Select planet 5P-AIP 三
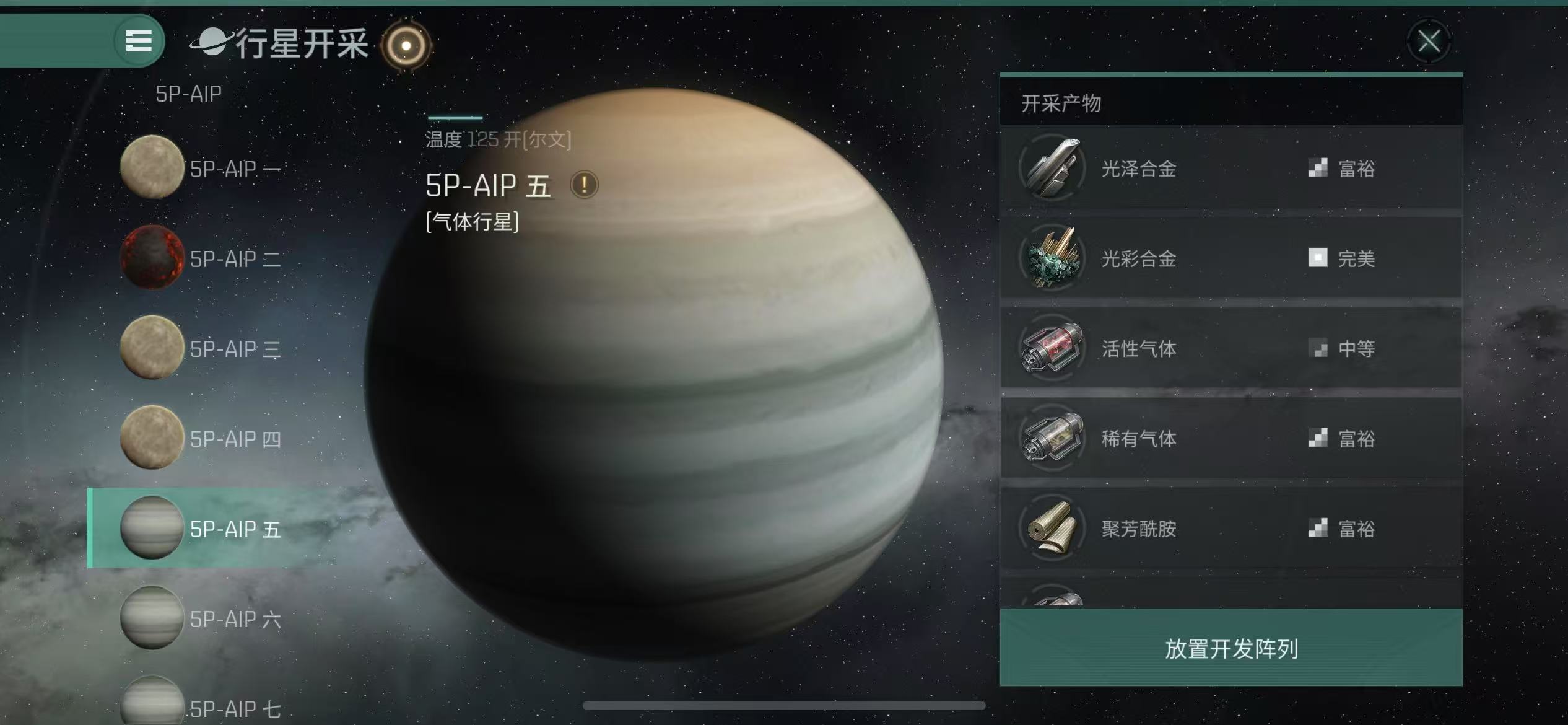 (x=201, y=348)
